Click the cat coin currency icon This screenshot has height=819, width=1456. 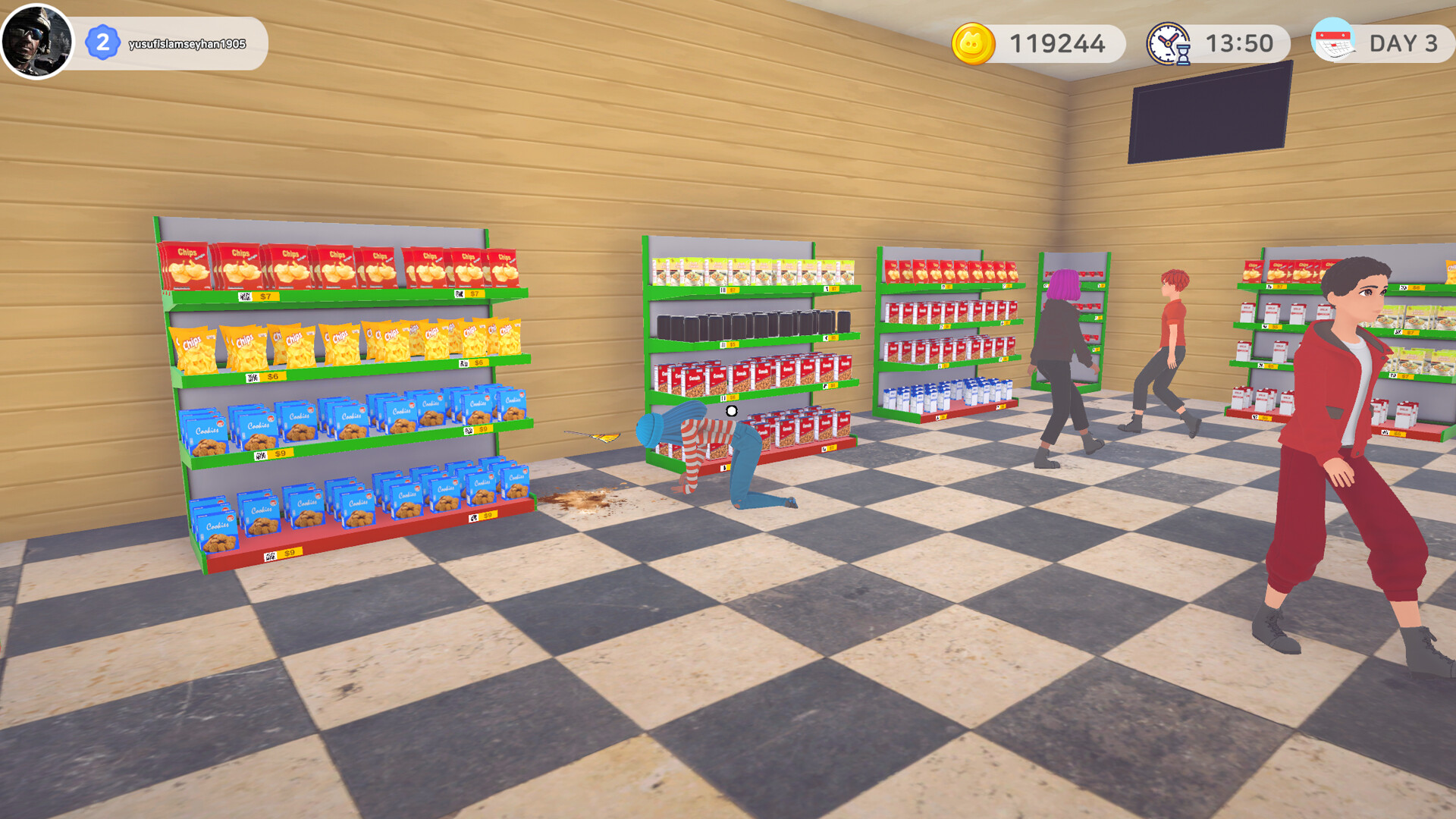click(974, 43)
